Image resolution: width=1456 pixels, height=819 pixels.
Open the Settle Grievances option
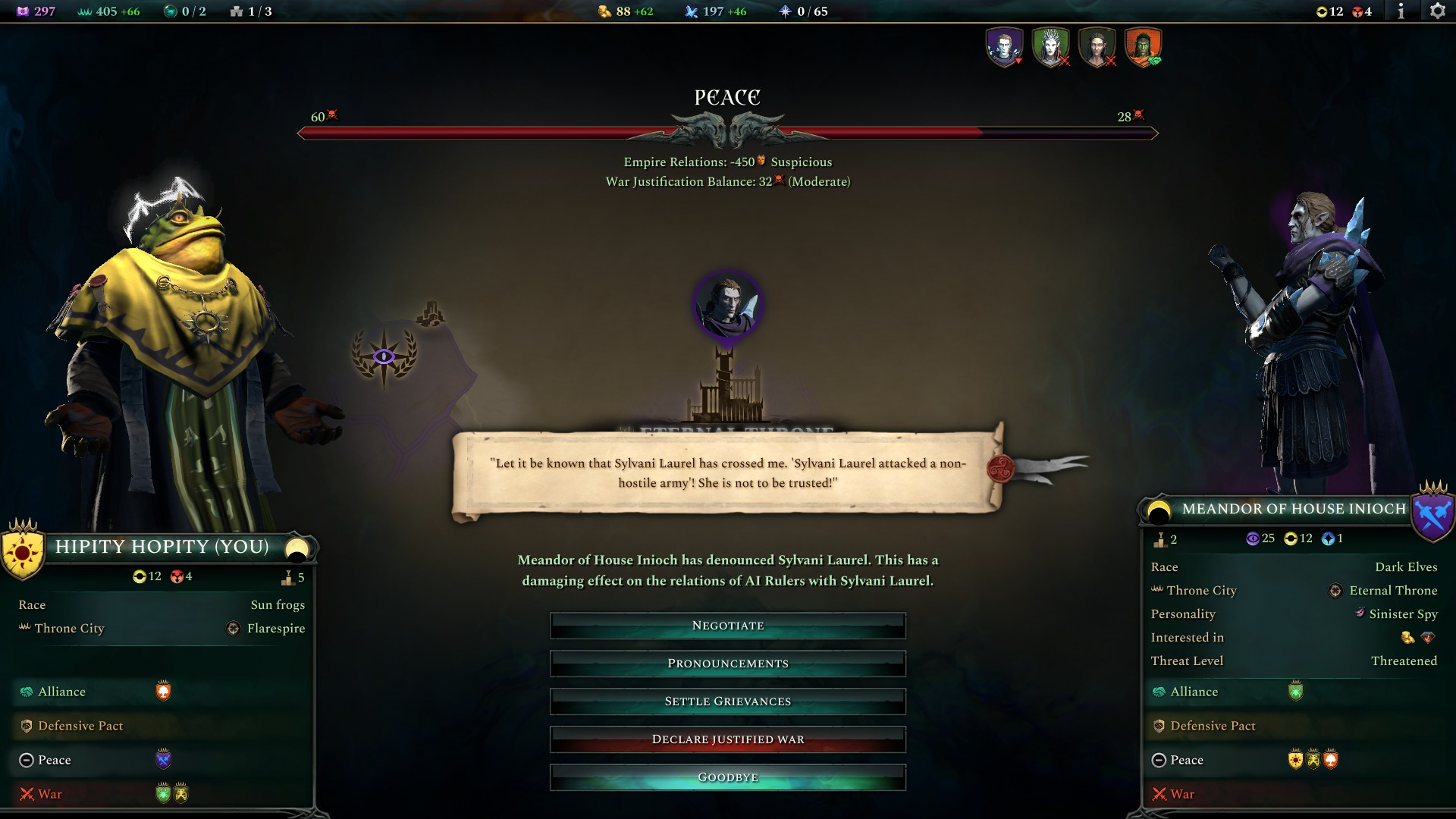pos(727,701)
